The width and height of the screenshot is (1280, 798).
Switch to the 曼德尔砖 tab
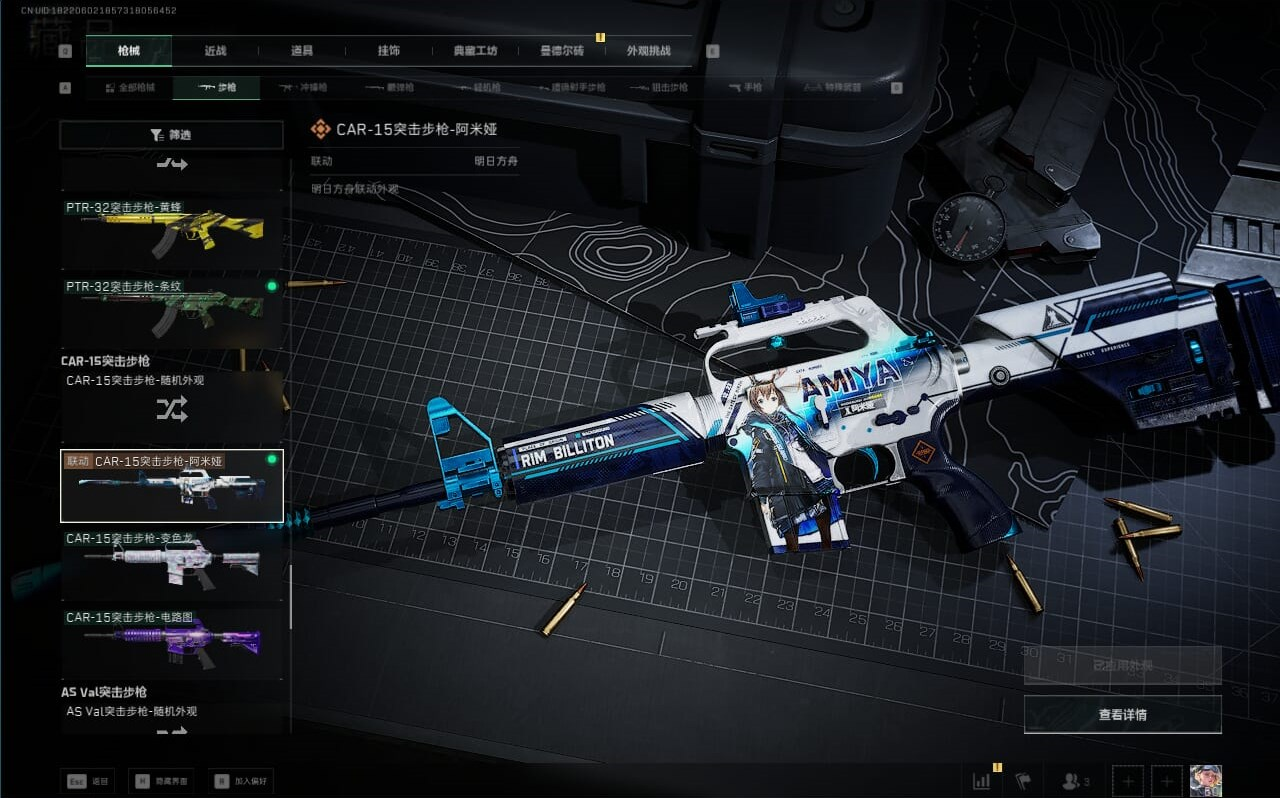(562, 51)
